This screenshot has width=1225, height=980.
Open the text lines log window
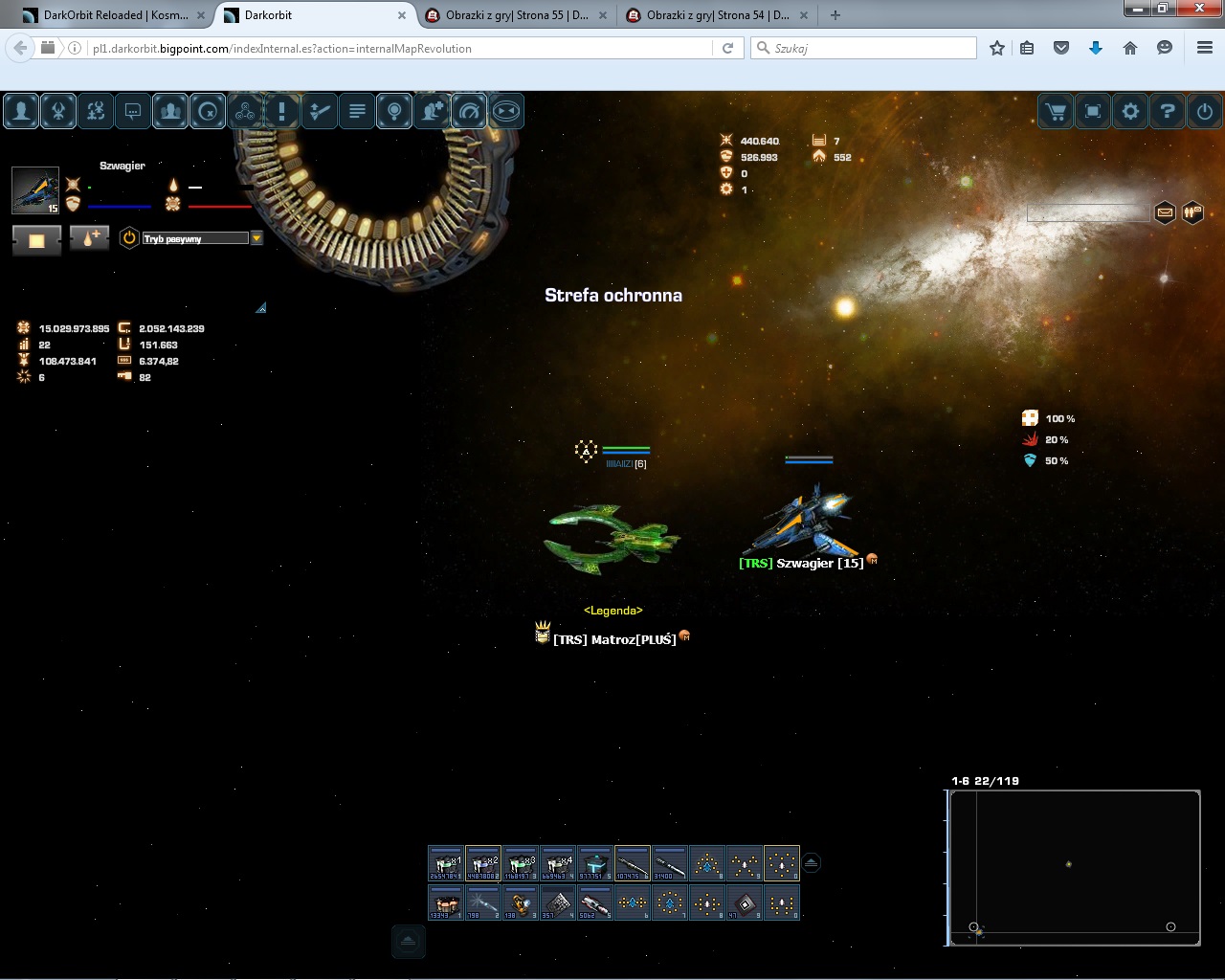click(357, 112)
